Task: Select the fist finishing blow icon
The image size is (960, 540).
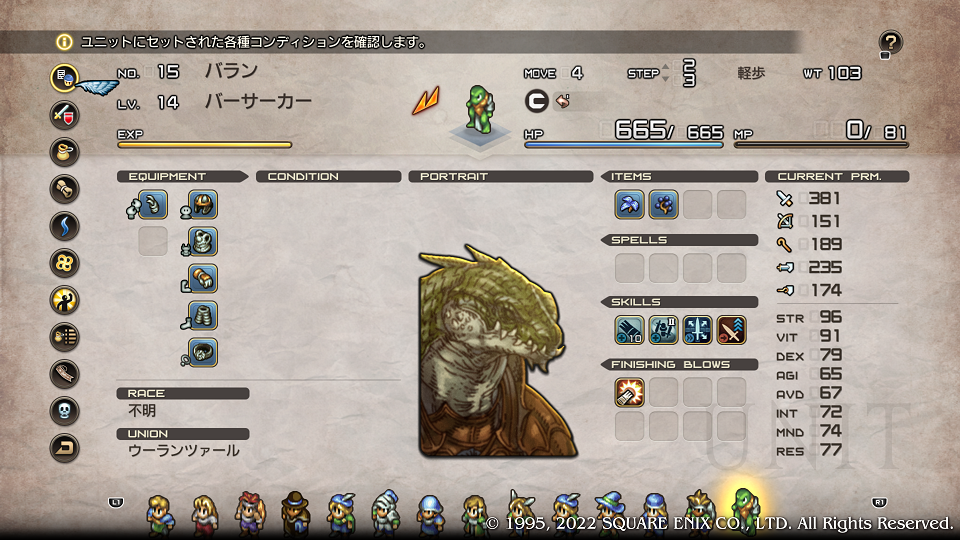Action: (629, 392)
